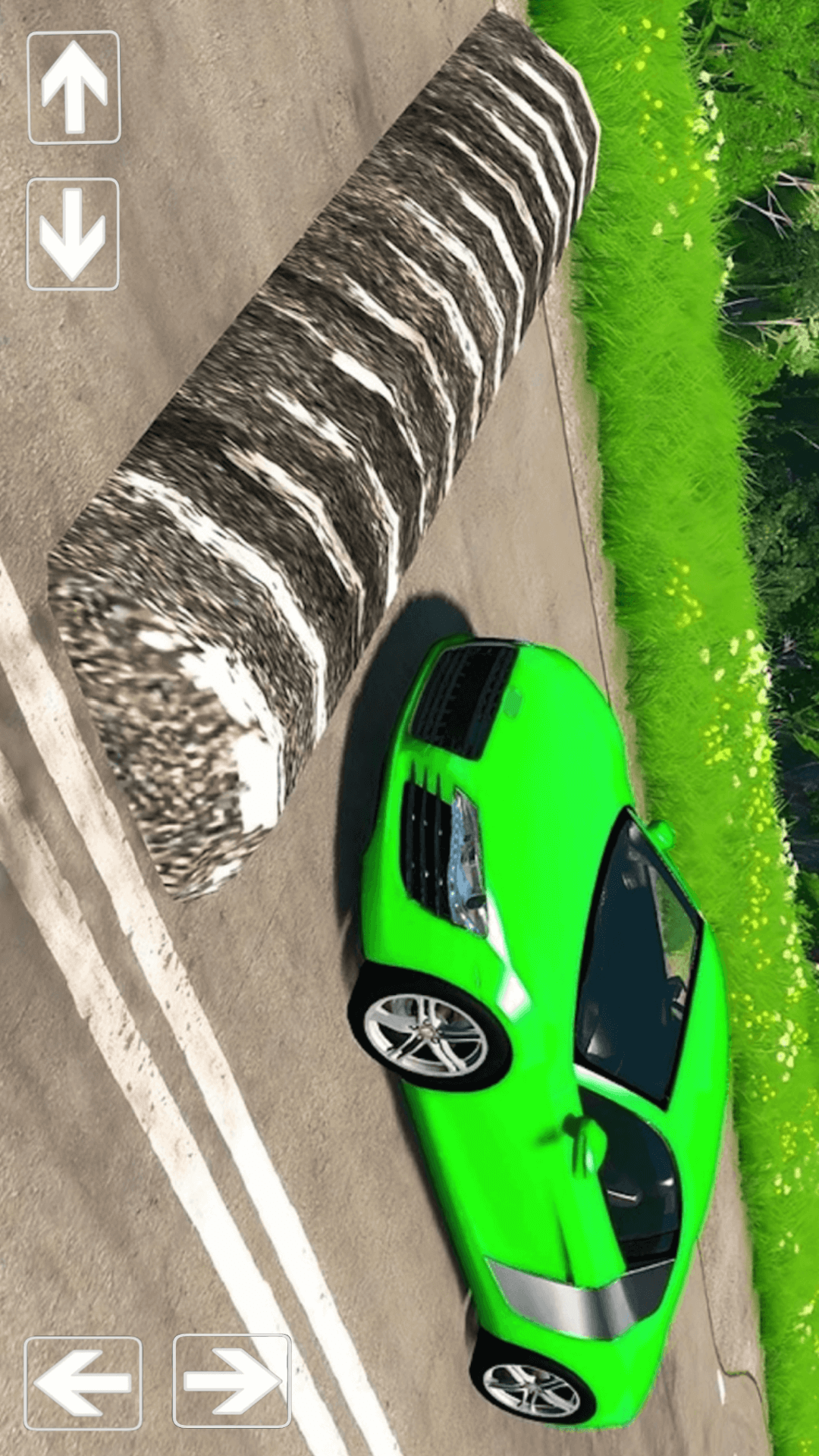This screenshot has width=819, height=1456.
Task: Tap the up arrow button
Action: pyautogui.click(x=74, y=87)
